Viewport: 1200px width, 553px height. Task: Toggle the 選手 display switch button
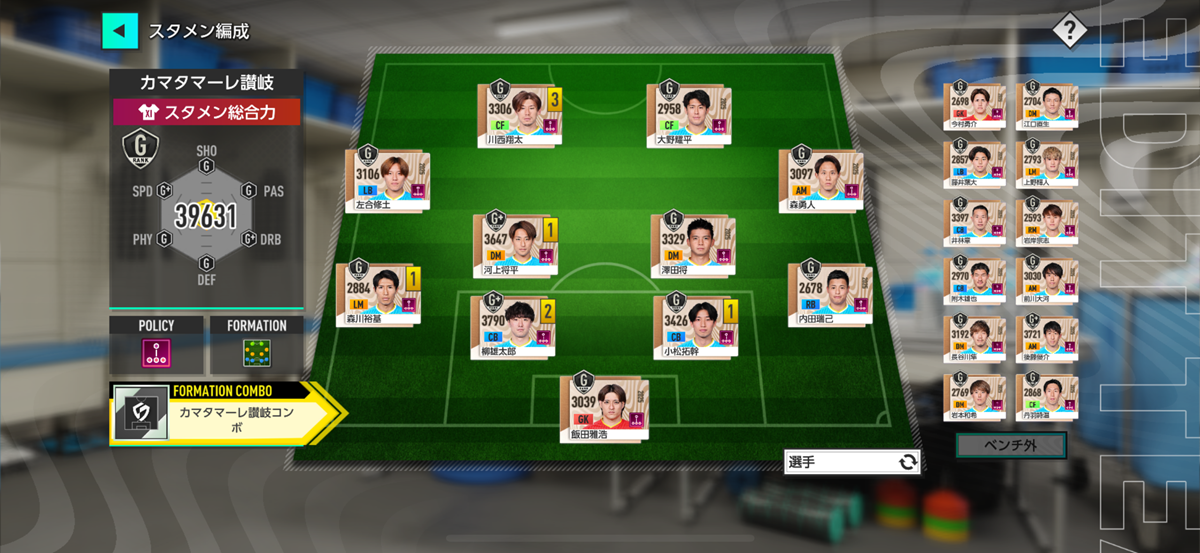pos(852,461)
